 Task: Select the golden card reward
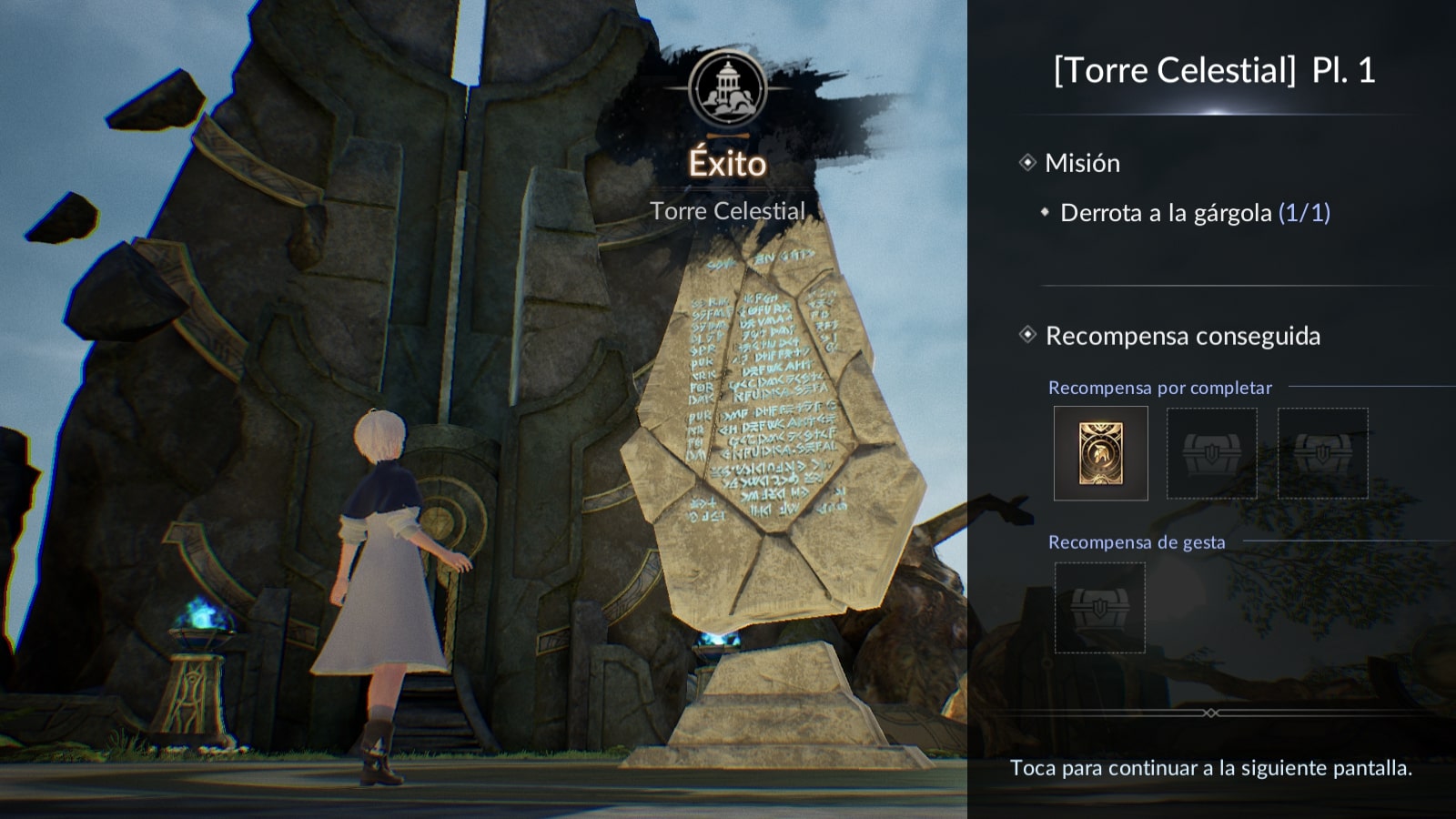click(x=1100, y=453)
